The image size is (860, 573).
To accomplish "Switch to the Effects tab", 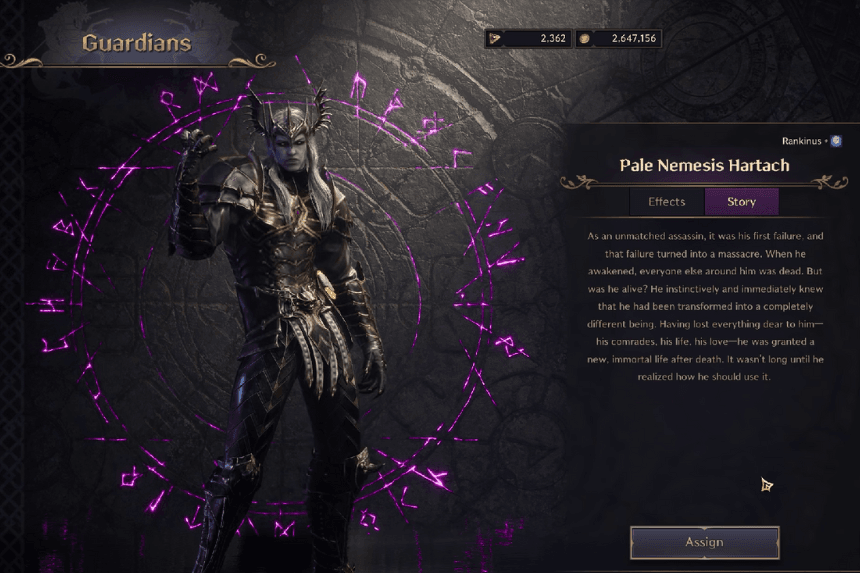I will point(667,202).
